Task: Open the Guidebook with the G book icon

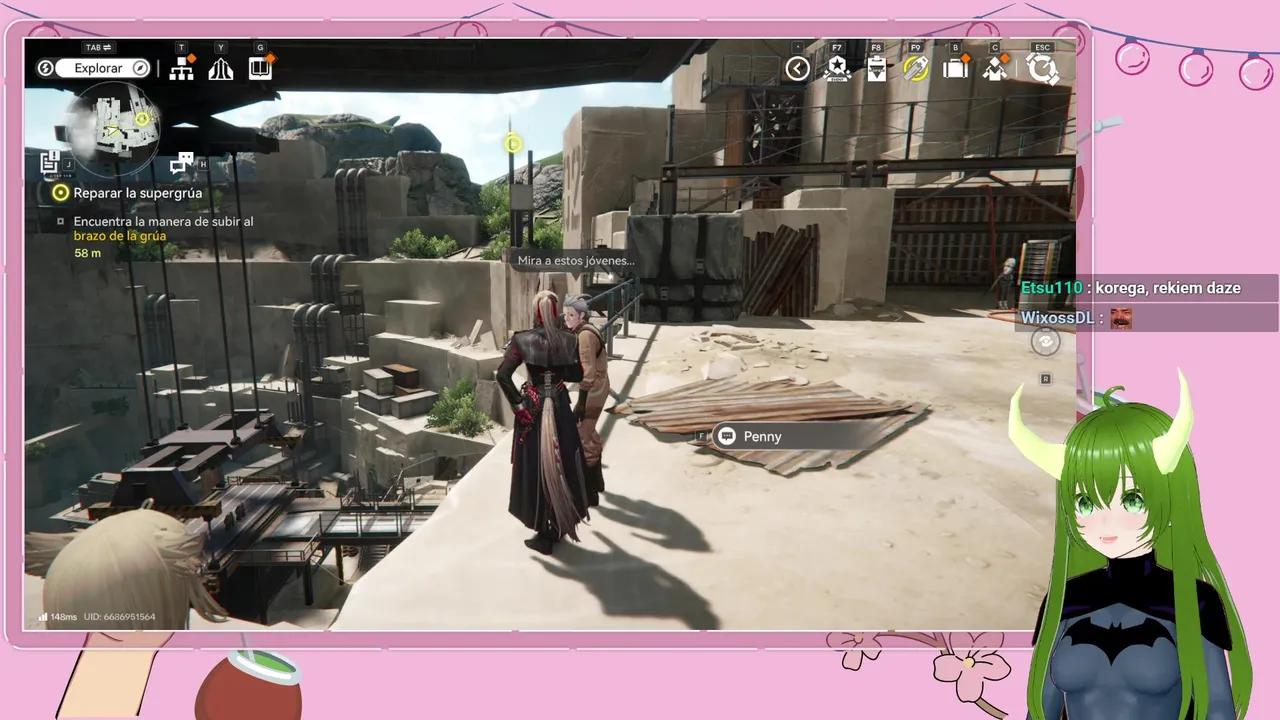Action: pos(260,68)
